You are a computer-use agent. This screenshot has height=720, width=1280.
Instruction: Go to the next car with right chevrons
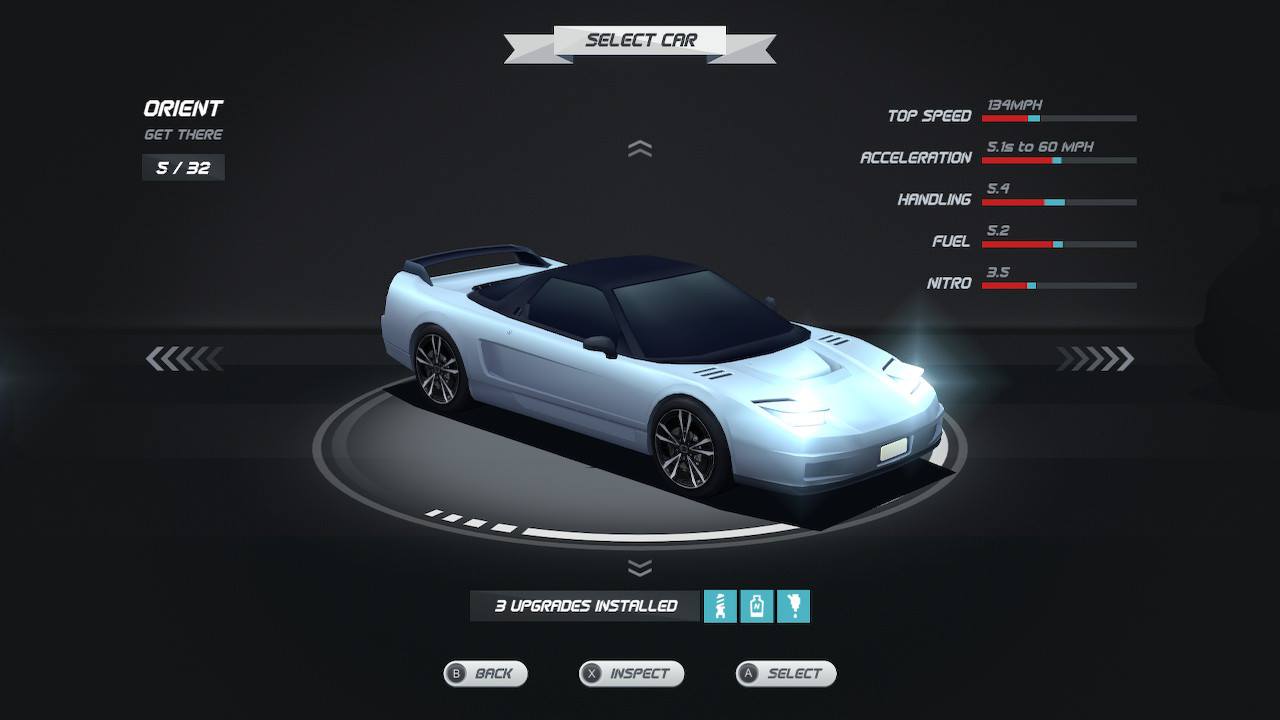[1096, 358]
